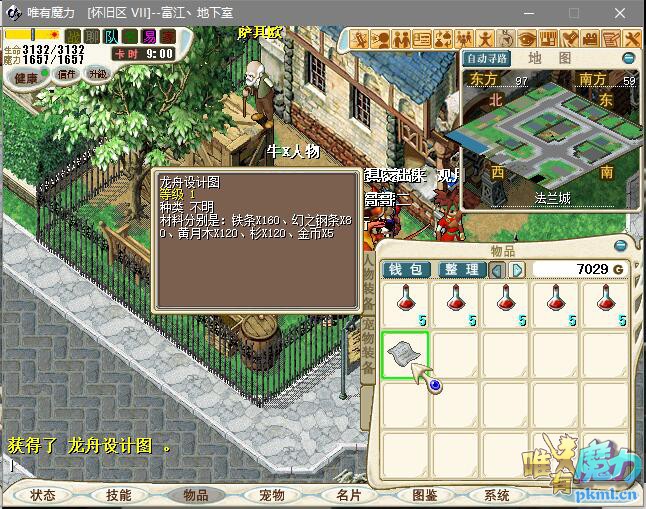Viewport: 646px width, 509px height.
Task: Open the 技能 (Skills) menu
Action: pos(119,495)
